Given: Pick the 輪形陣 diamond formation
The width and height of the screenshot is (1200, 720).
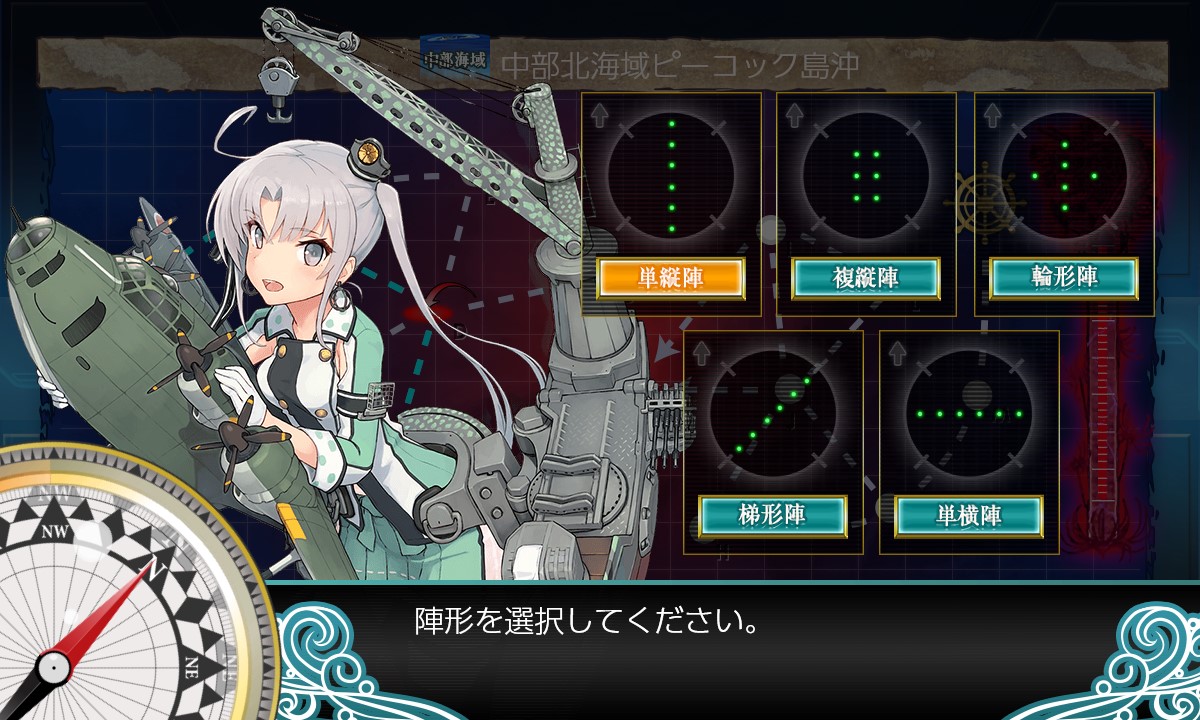Looking at the screenshot, I should tap(1064, 279).
